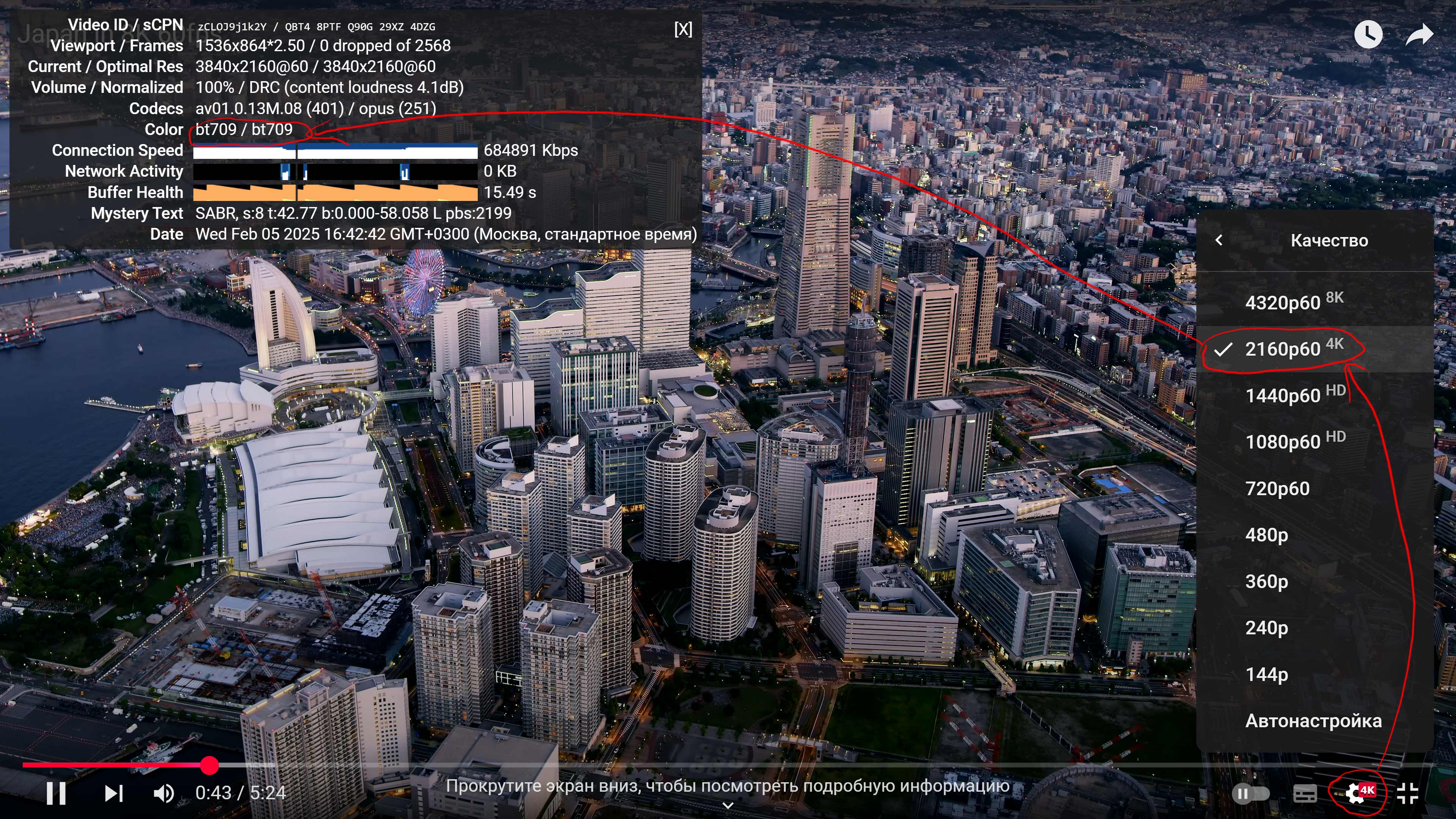Switch quality to 240p
The width and height of the screenshot is (1456, 819).
[1267, 628]
